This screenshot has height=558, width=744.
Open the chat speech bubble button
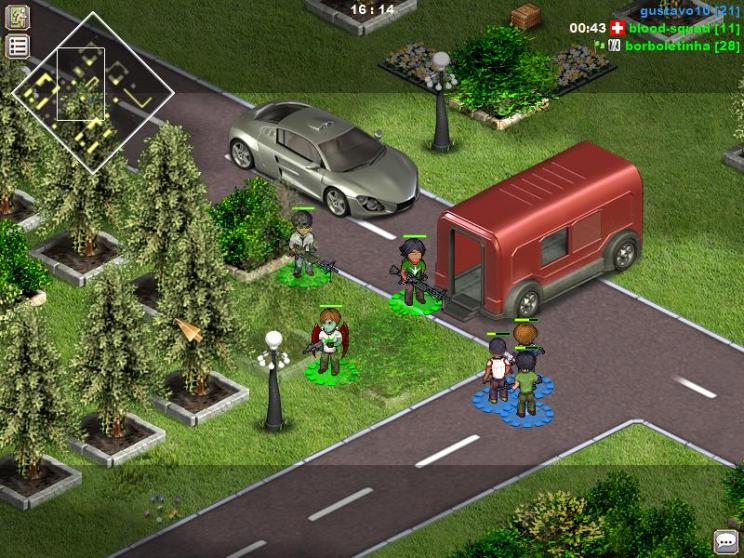coord(726,541)
